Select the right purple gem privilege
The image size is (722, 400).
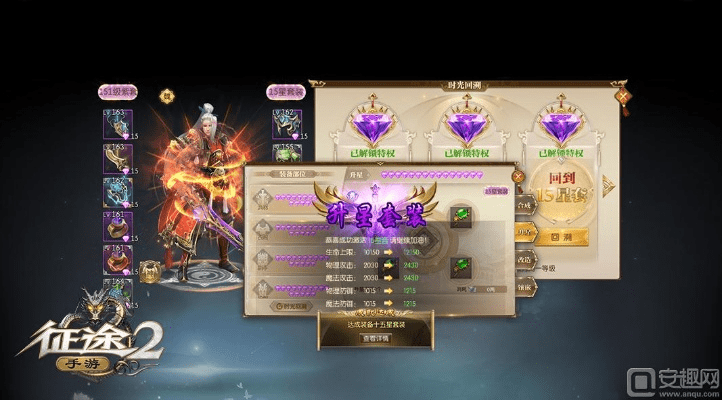564,123
